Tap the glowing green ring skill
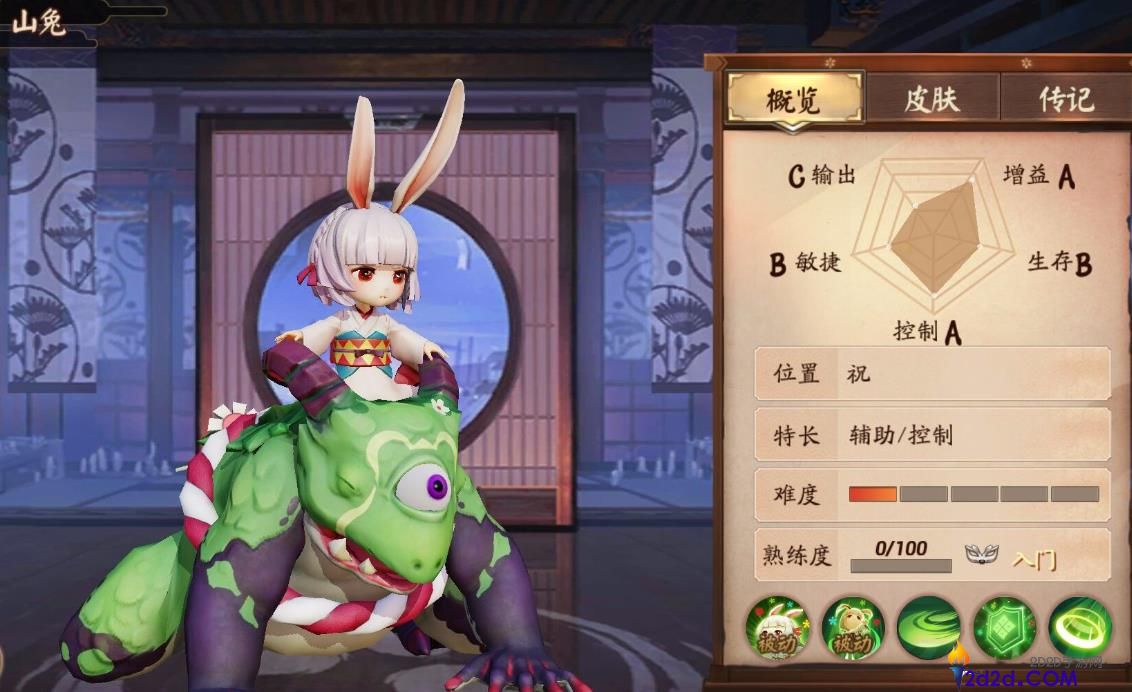The height and width of the screenshot is (692, 1132). pos(1080,627)
